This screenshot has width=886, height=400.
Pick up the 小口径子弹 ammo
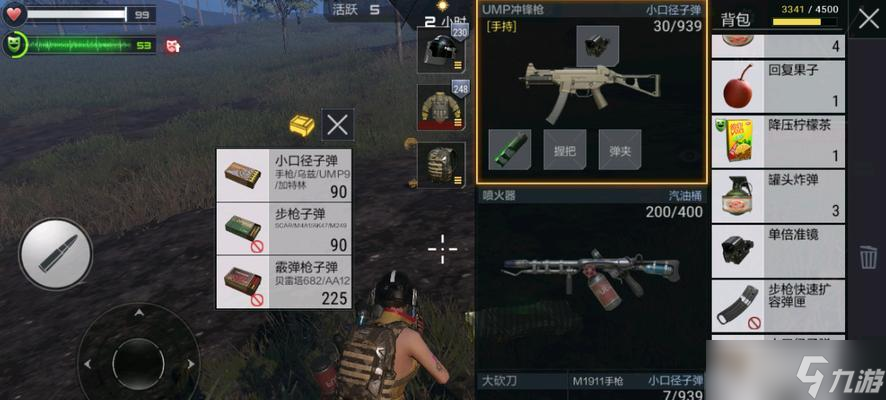click(x=284, y=175)
